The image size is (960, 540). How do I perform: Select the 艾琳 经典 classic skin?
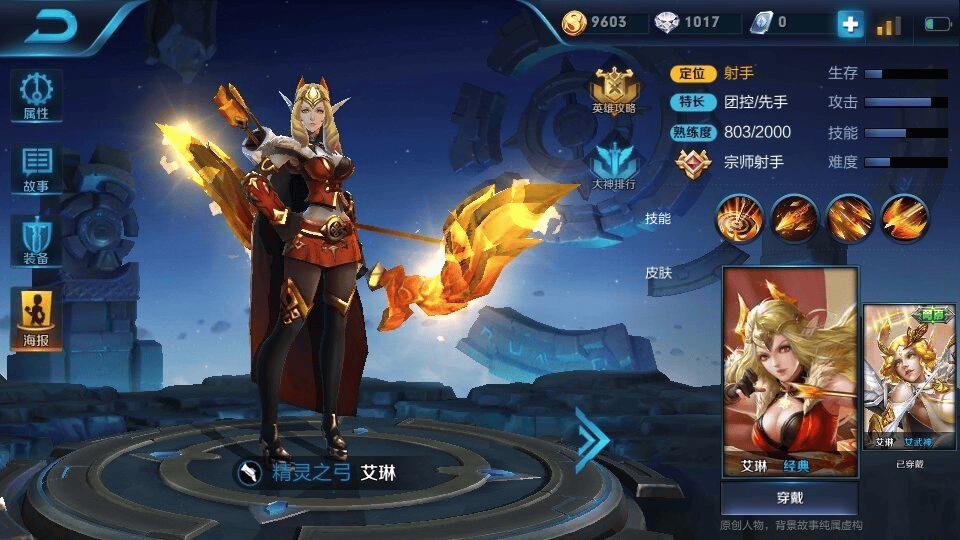(x=790, y=372)
